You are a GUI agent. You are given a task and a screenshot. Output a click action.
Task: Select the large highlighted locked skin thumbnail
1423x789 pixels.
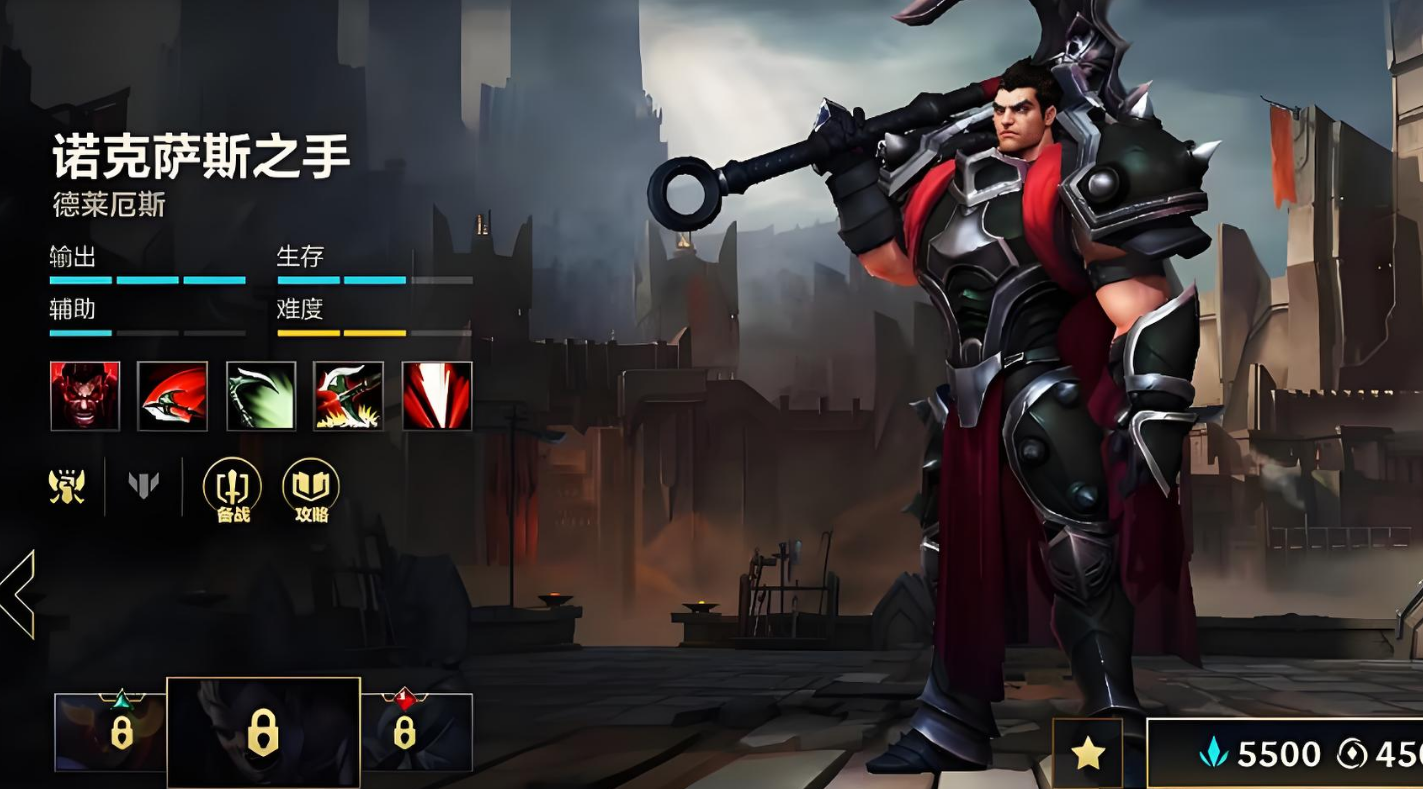click(263, 733)
